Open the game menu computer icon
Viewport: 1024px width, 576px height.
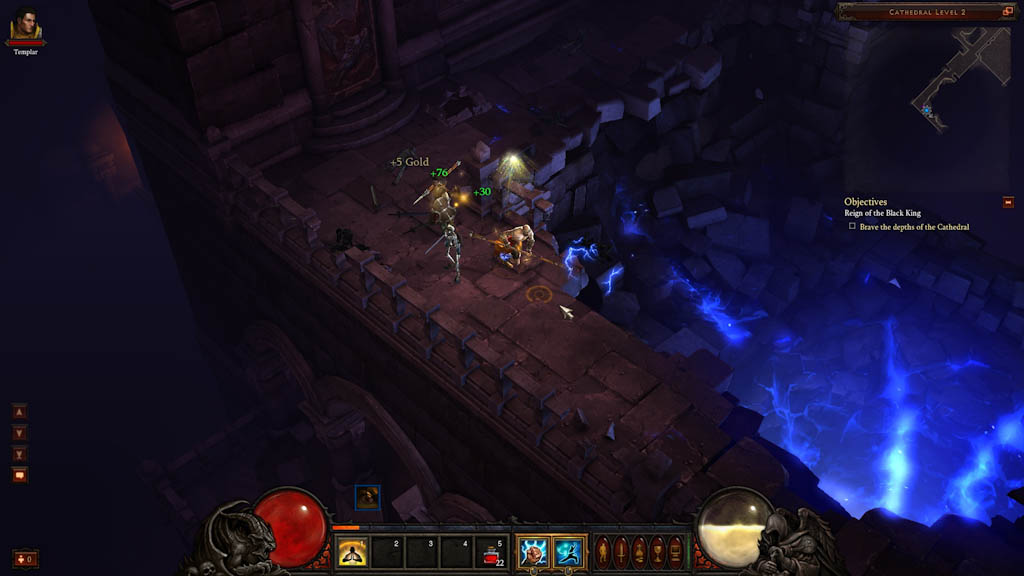tap(676, 551)
